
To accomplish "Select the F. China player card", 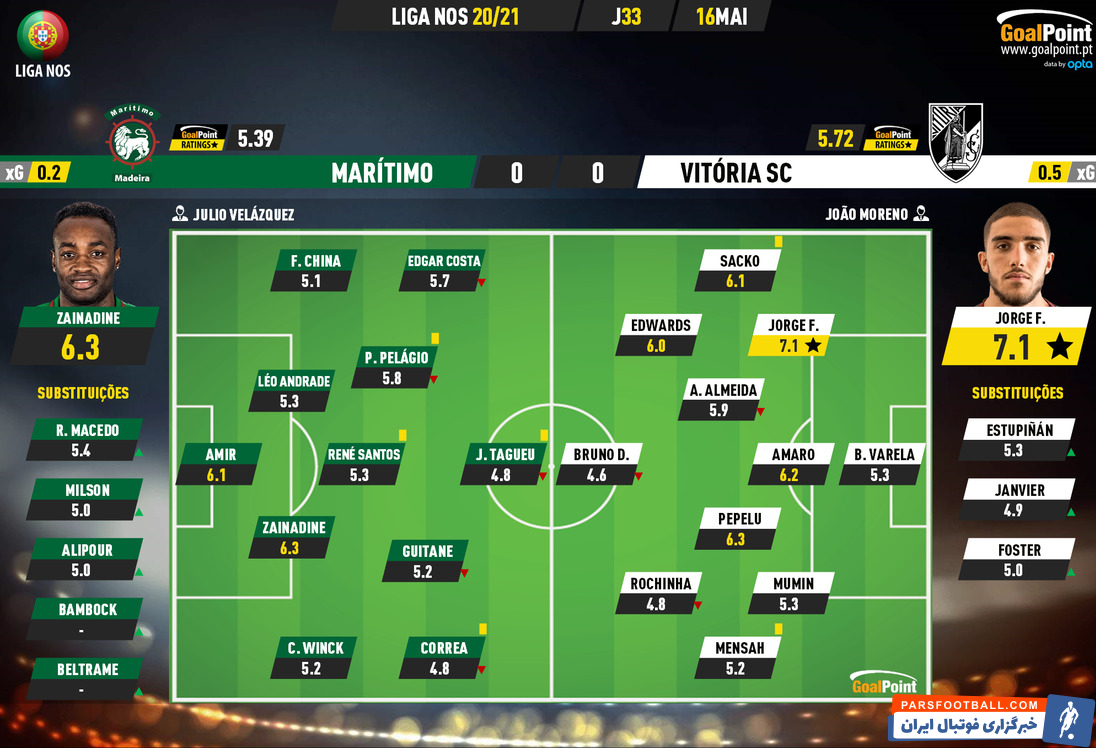I will [x=311, y=270].
